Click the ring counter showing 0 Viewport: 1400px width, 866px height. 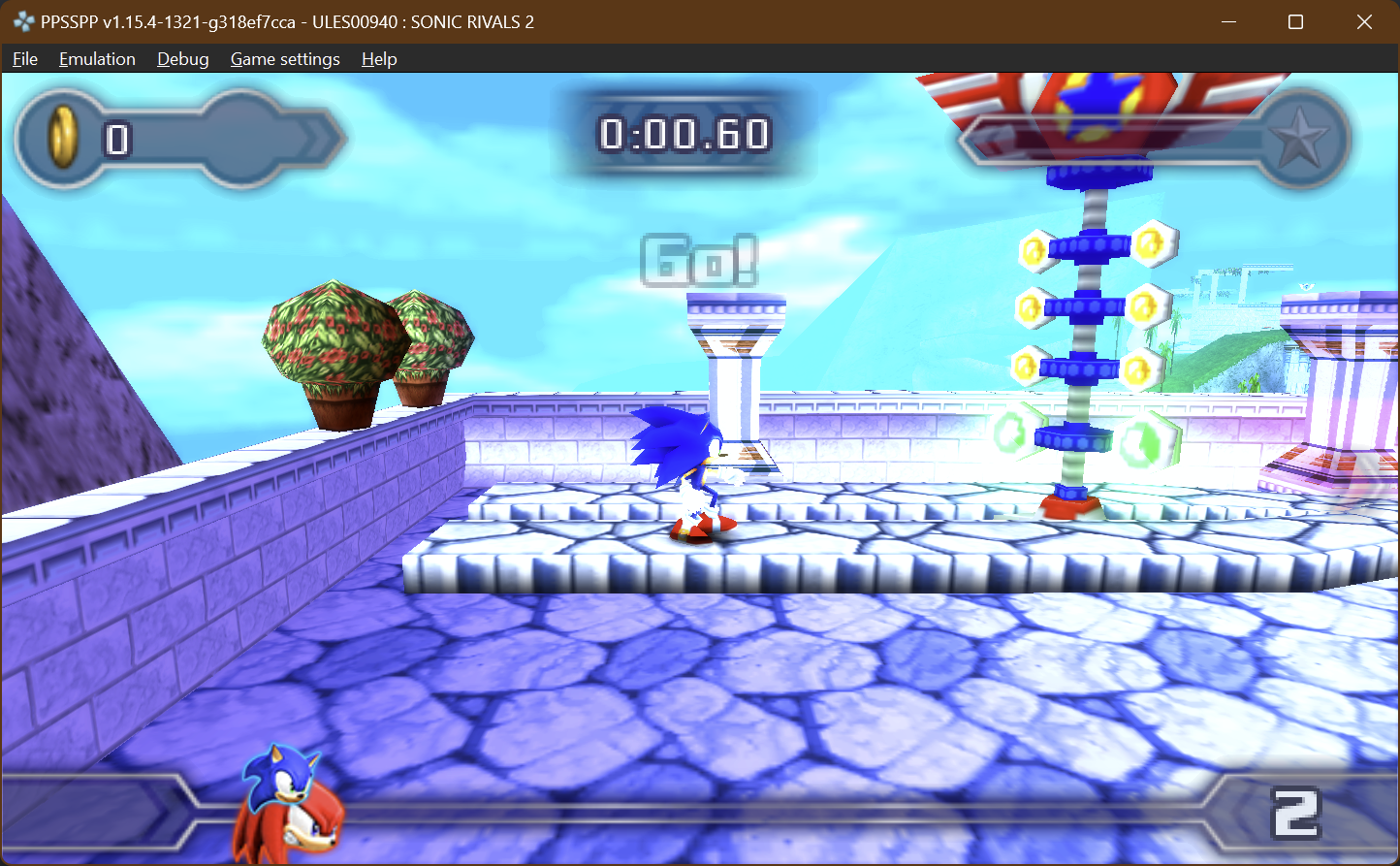coord(117,139)
